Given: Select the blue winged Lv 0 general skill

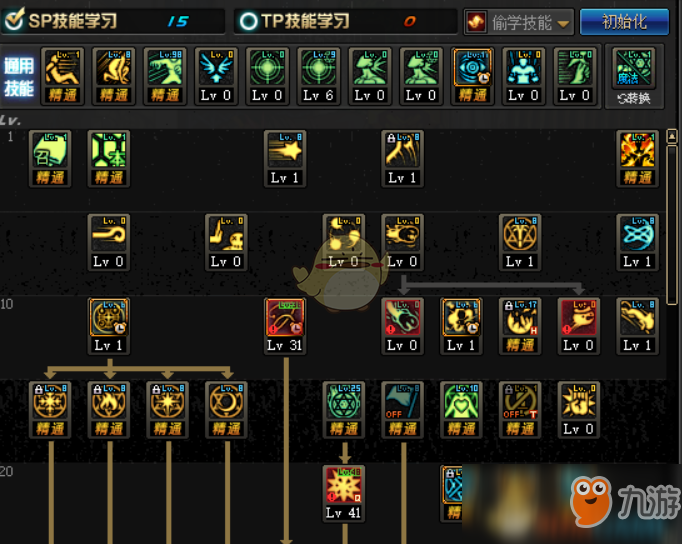Looking at the screenshot, I should click(215, 69).
